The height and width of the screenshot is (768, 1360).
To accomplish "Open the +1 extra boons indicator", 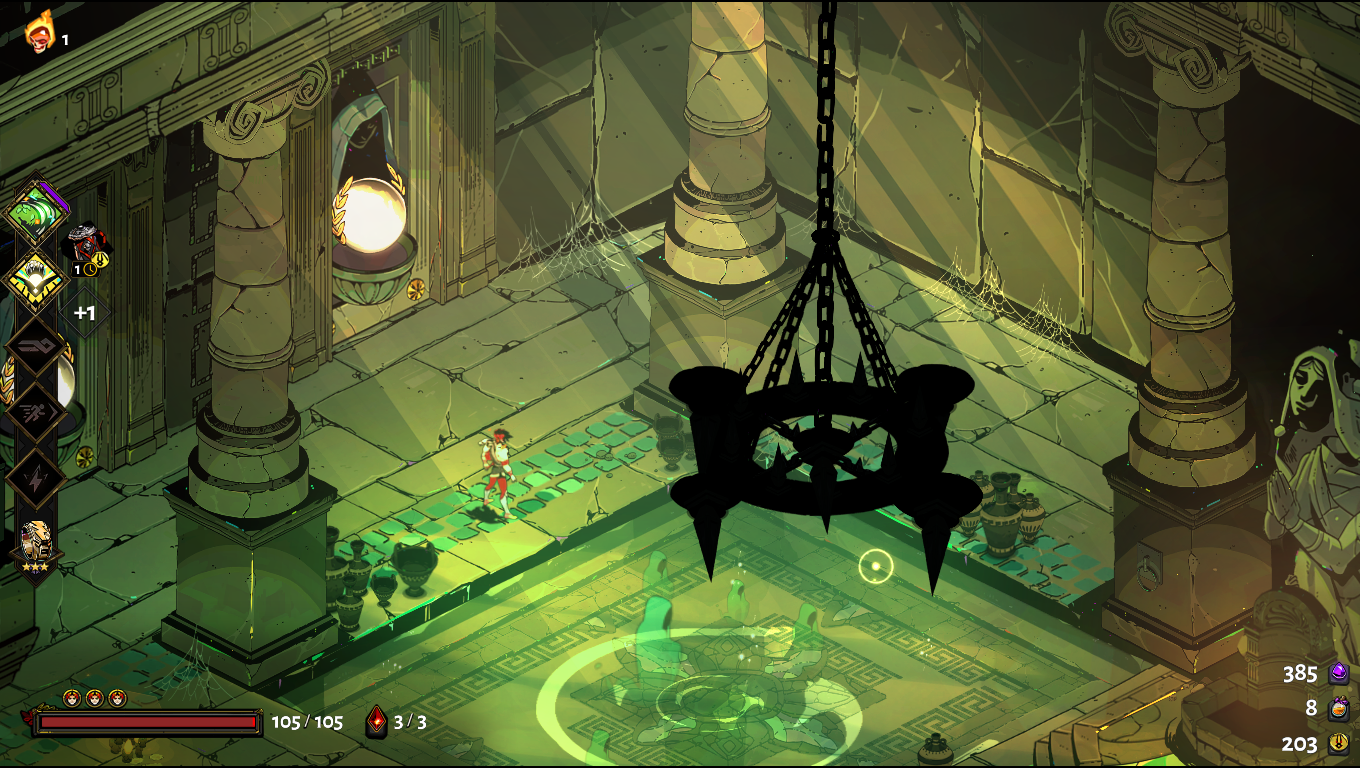I will click(85, 313).
